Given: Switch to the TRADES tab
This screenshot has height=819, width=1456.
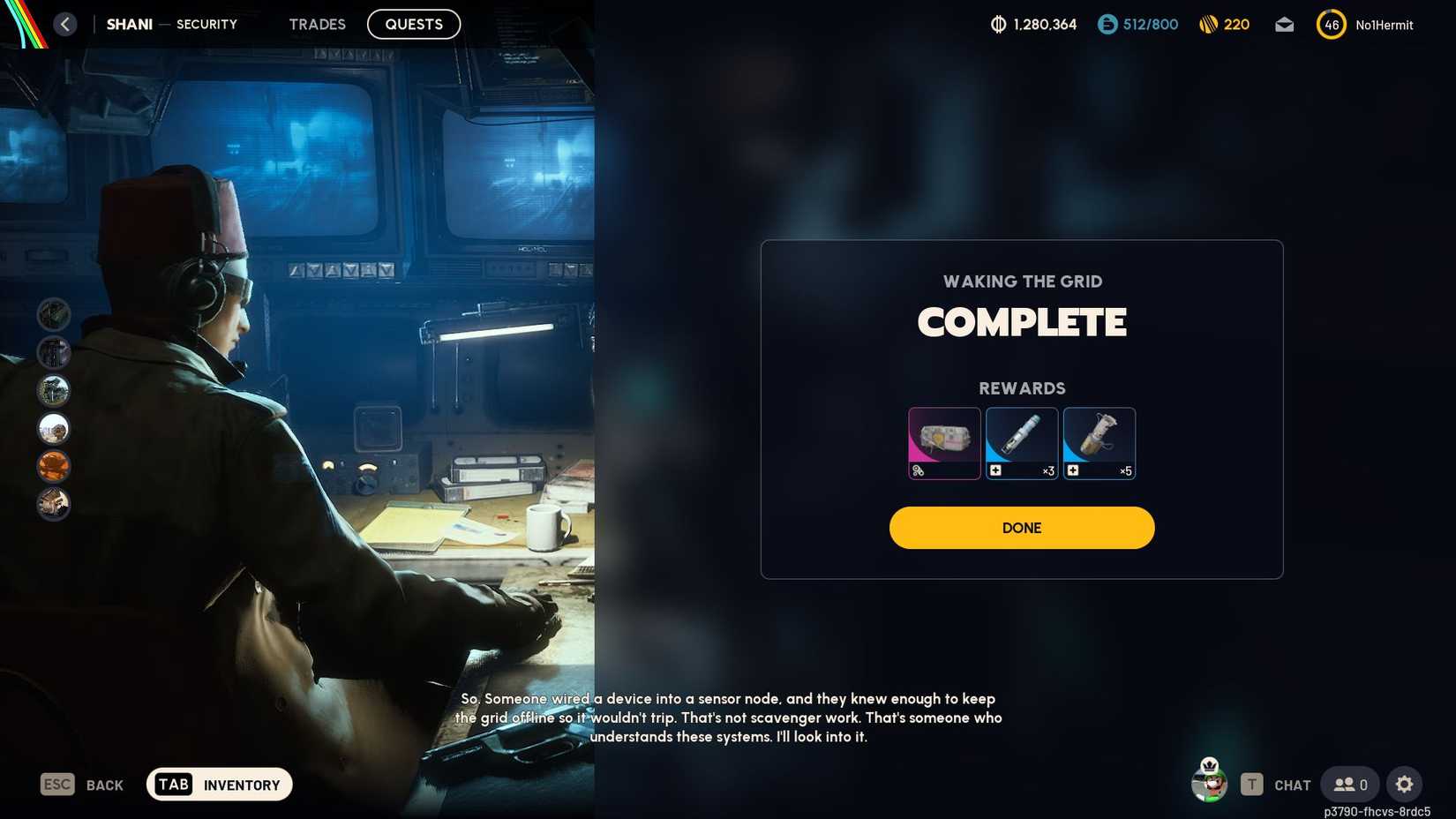Looking at the screenshot, I should point(317,24).
